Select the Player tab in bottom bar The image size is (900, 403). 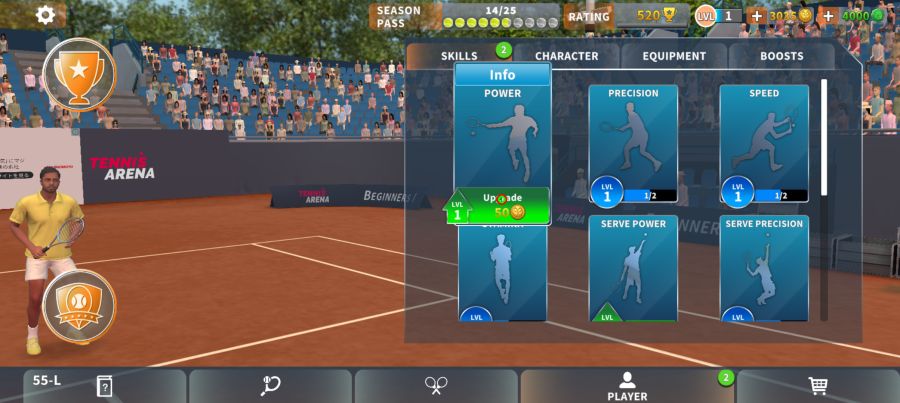pyautogui.click(x=627, y=386)
